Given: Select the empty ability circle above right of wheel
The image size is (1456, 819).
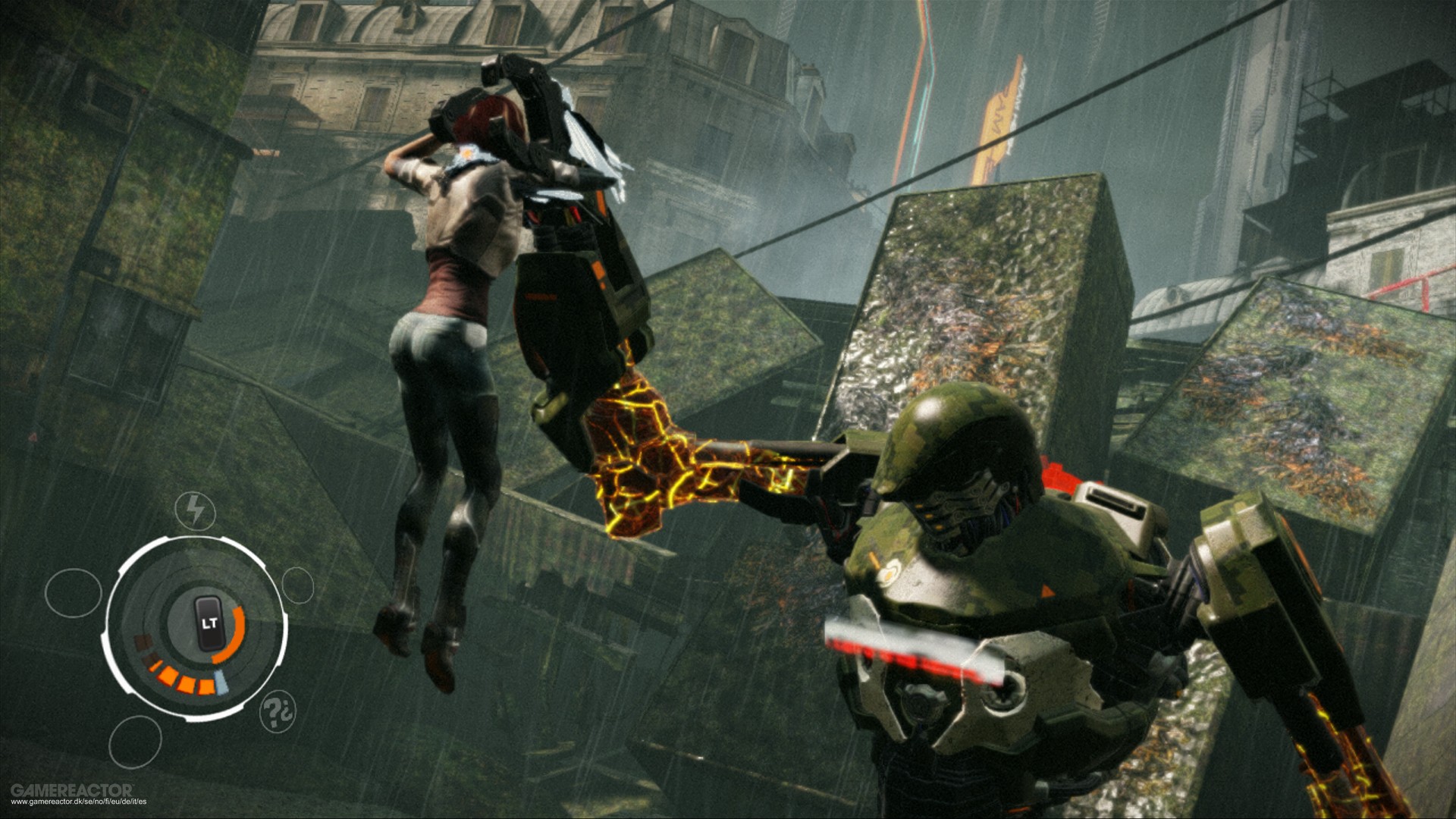Looking at the screenshot, I should tap(297, 585).
